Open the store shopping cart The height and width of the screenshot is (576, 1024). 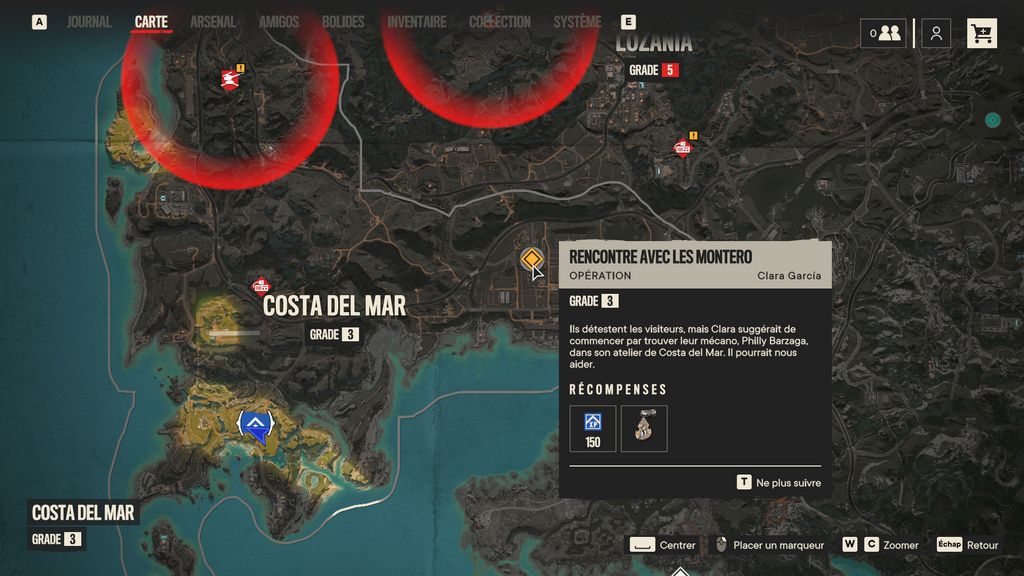(981, 33)
